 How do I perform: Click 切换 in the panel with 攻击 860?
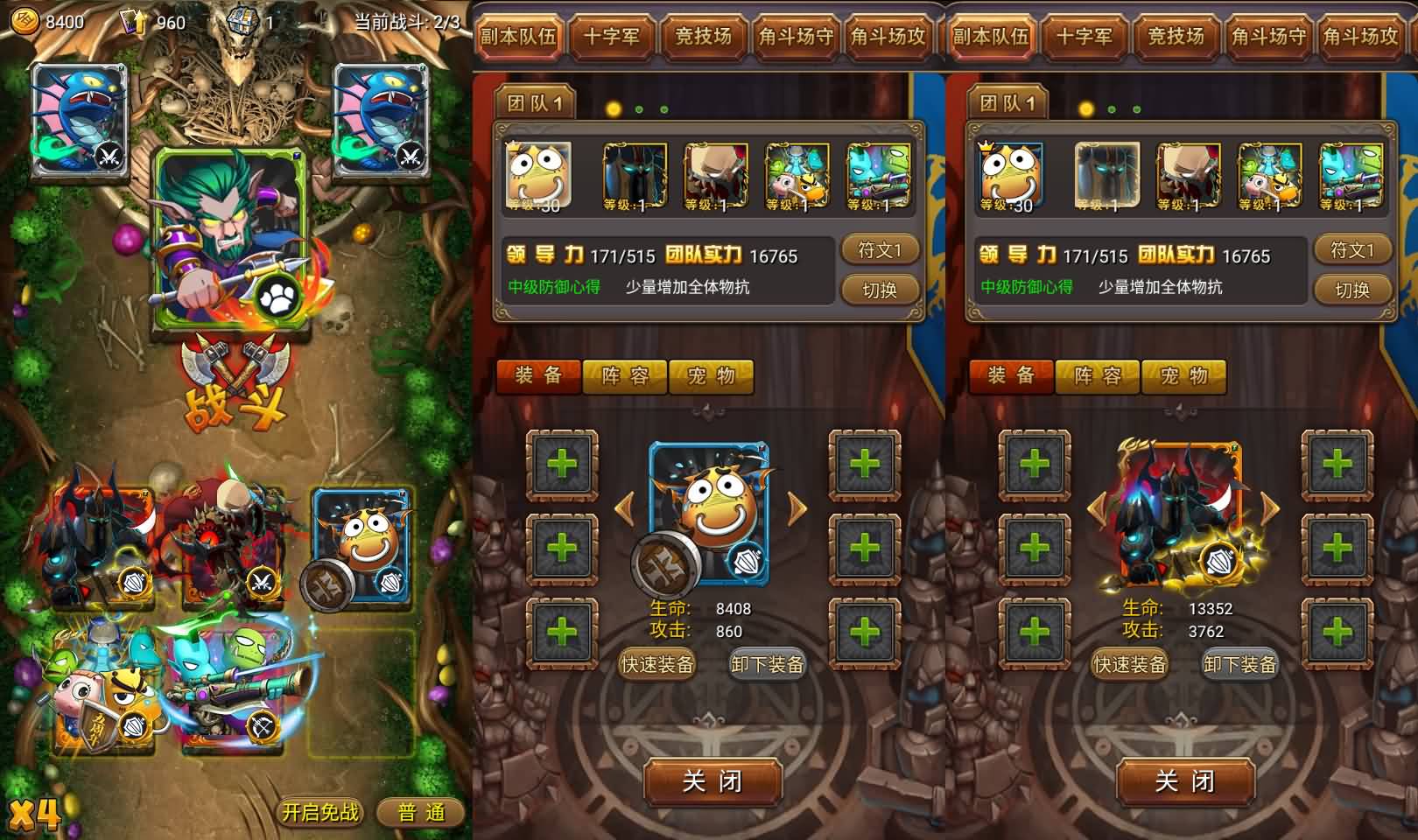(880, 290)
